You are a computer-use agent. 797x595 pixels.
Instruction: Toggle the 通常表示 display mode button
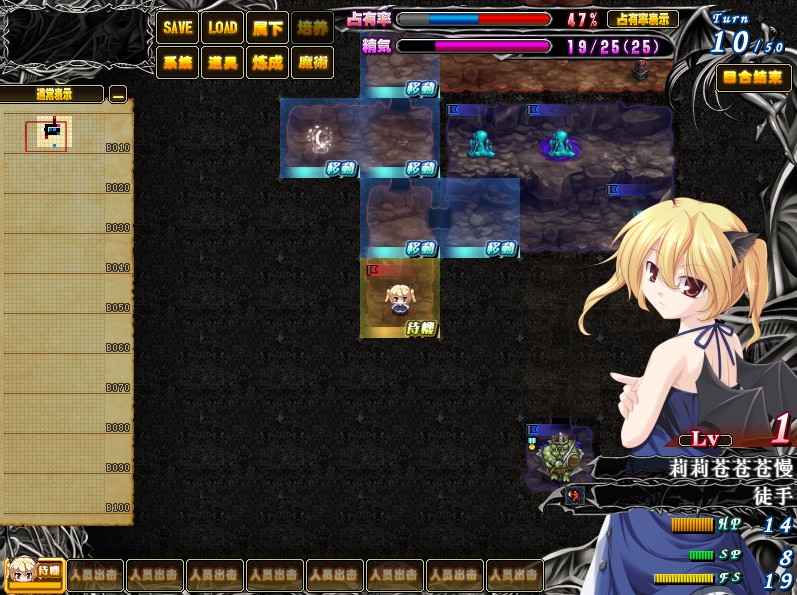(53, 95)
